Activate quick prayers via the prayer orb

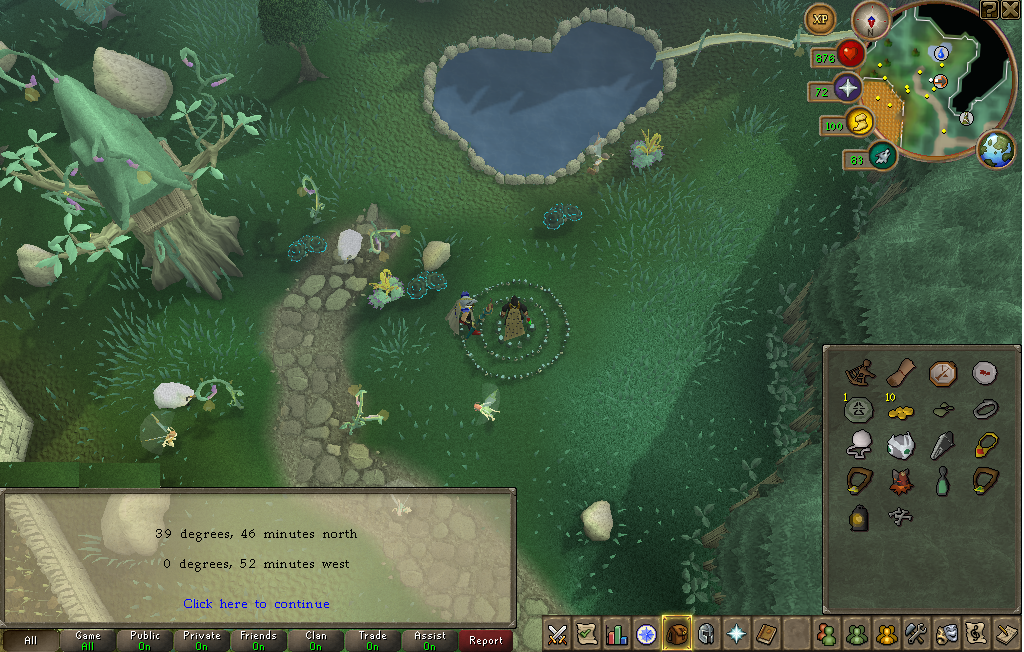tap(848, 88)
